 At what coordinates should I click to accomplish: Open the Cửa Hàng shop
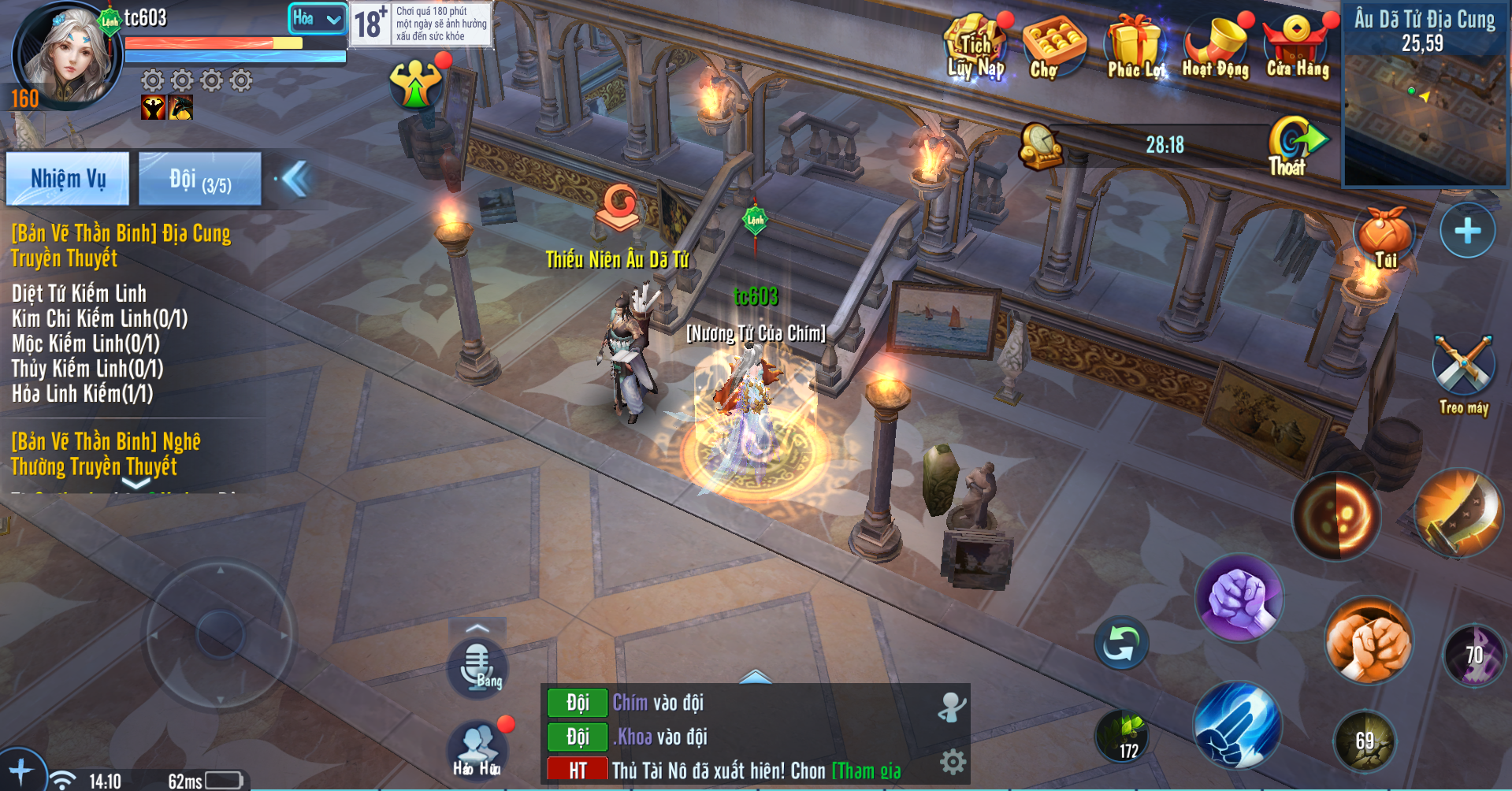[1297, 49]
